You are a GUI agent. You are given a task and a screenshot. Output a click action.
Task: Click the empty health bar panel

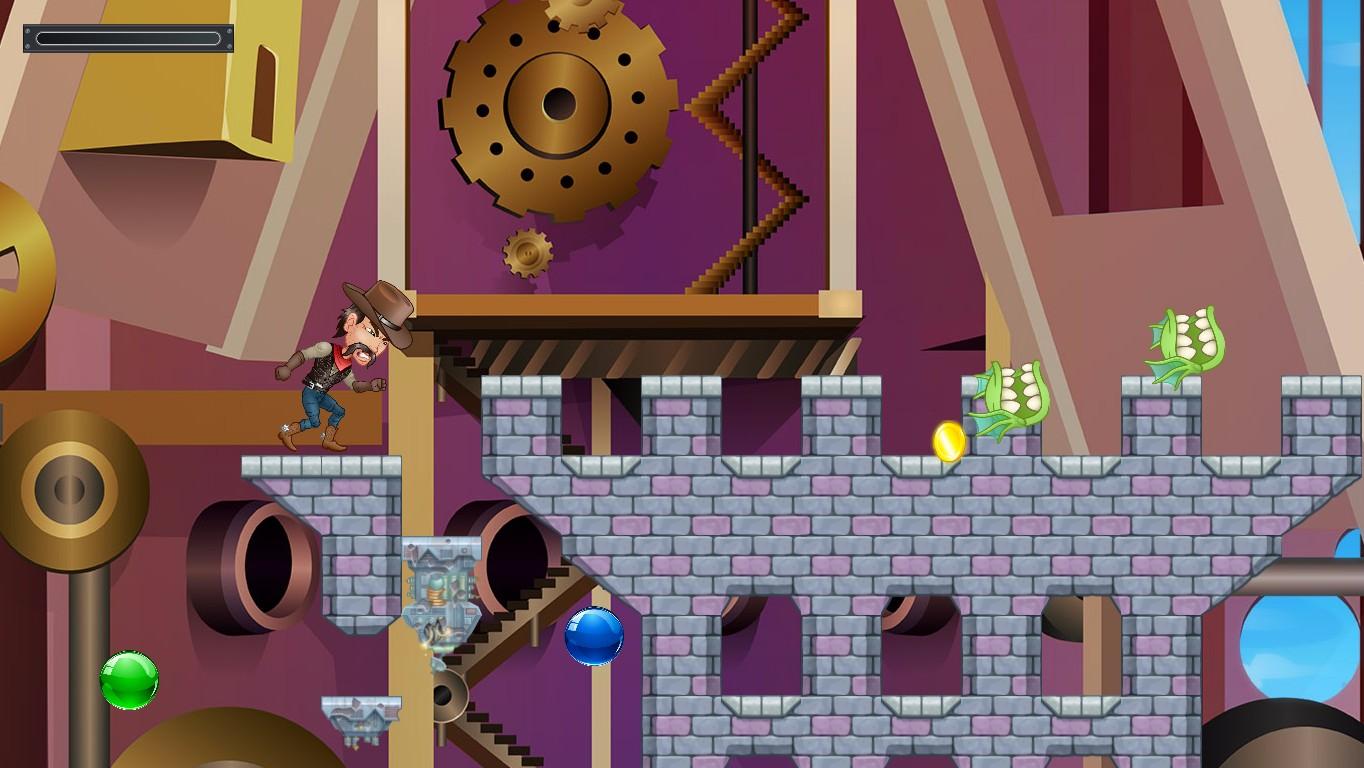coord(128,38)
